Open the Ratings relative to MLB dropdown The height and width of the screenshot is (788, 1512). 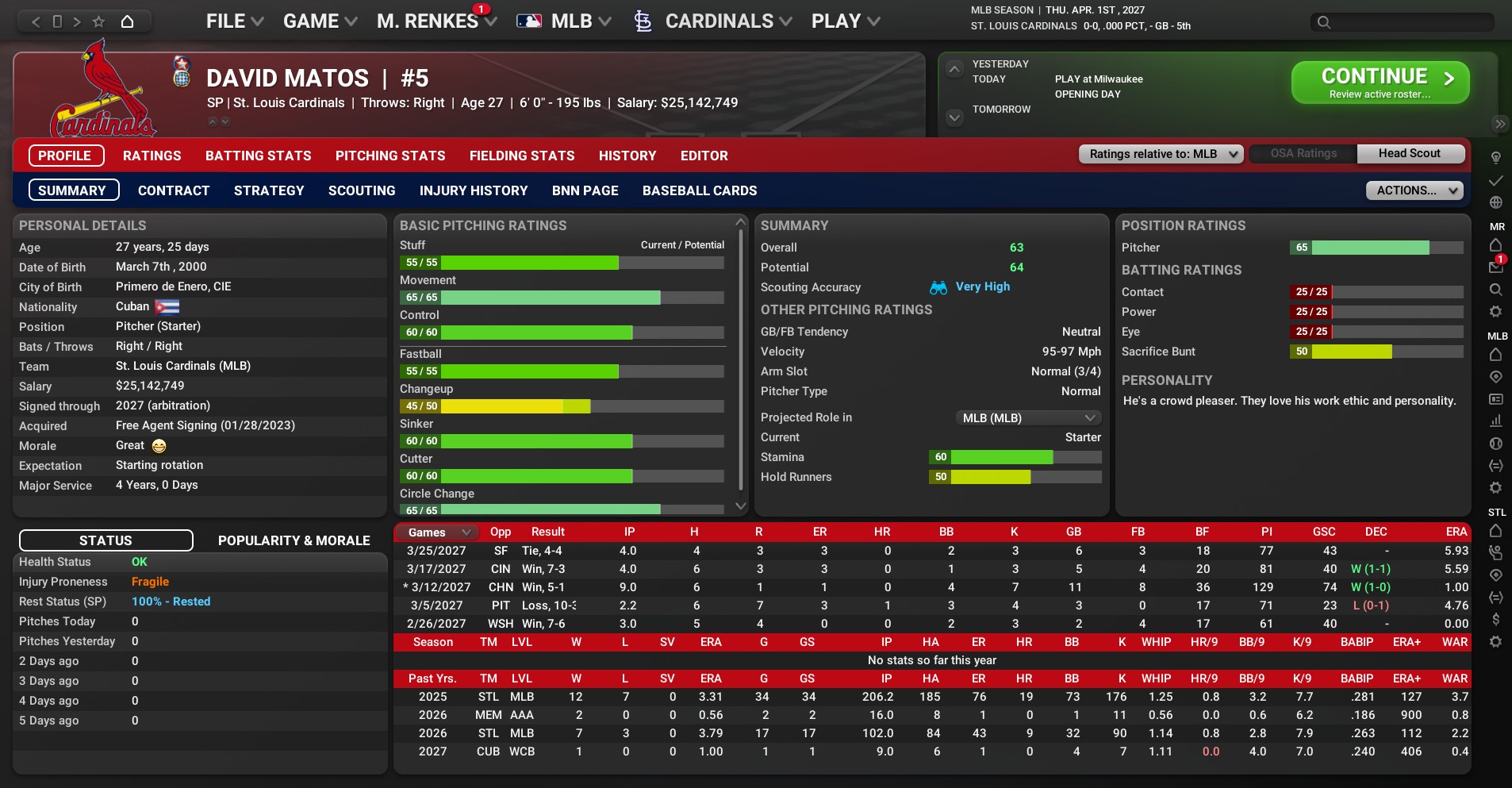(x=1161, y=154)
